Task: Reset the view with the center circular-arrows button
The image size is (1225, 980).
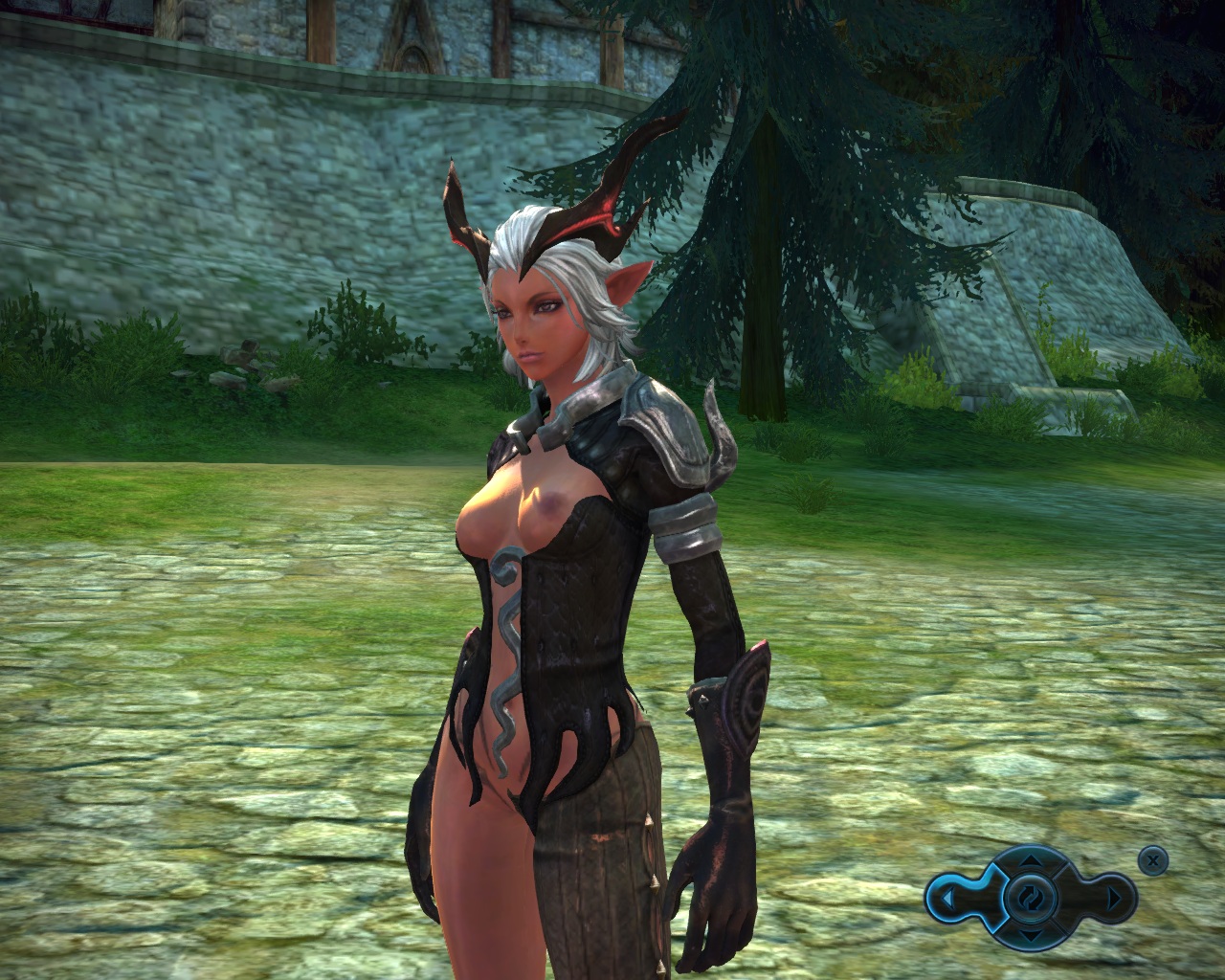Action: coord(1029,898)
